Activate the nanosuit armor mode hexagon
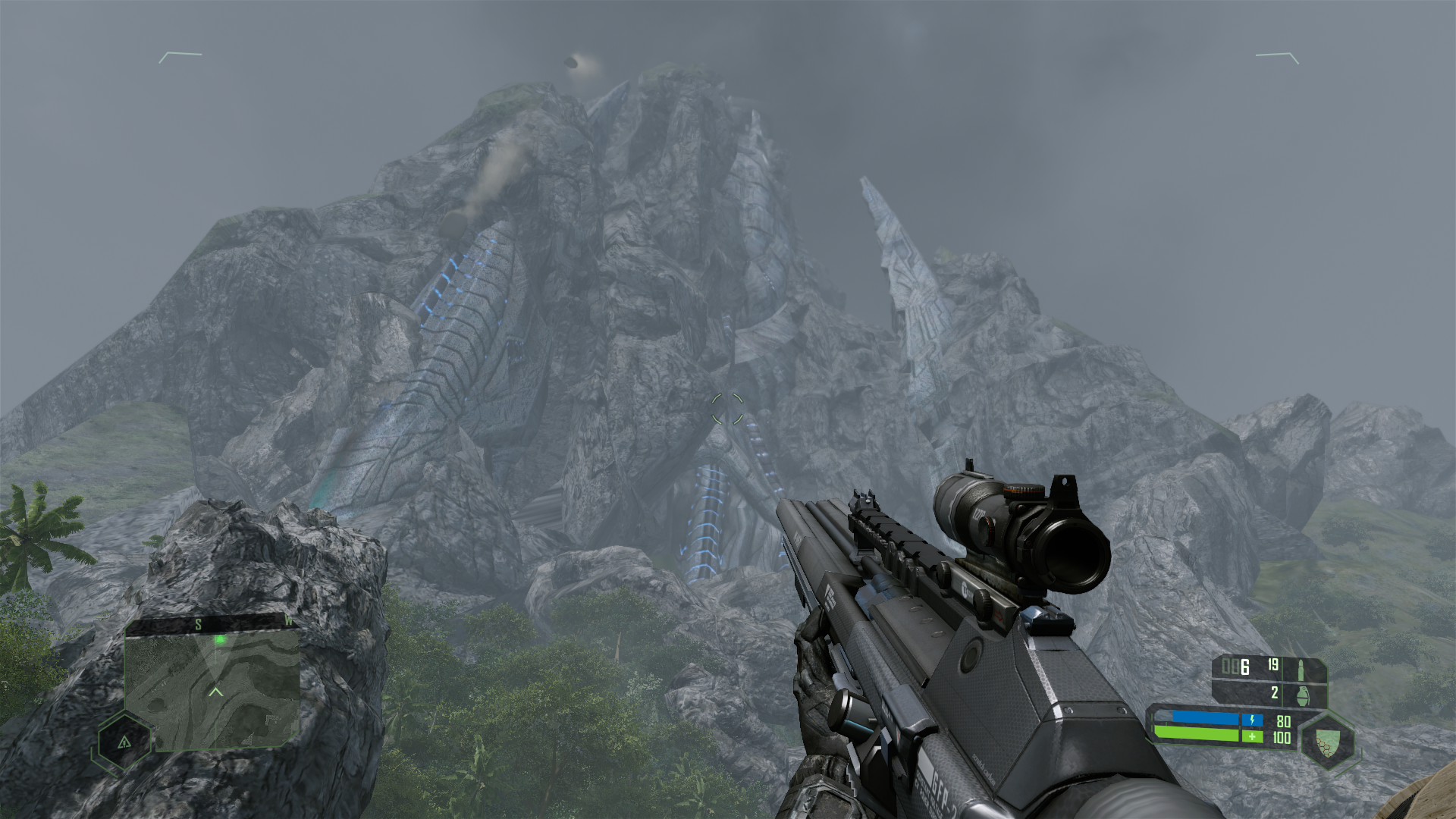Viewport: 1456px width, 819px height. (1326, 739)
